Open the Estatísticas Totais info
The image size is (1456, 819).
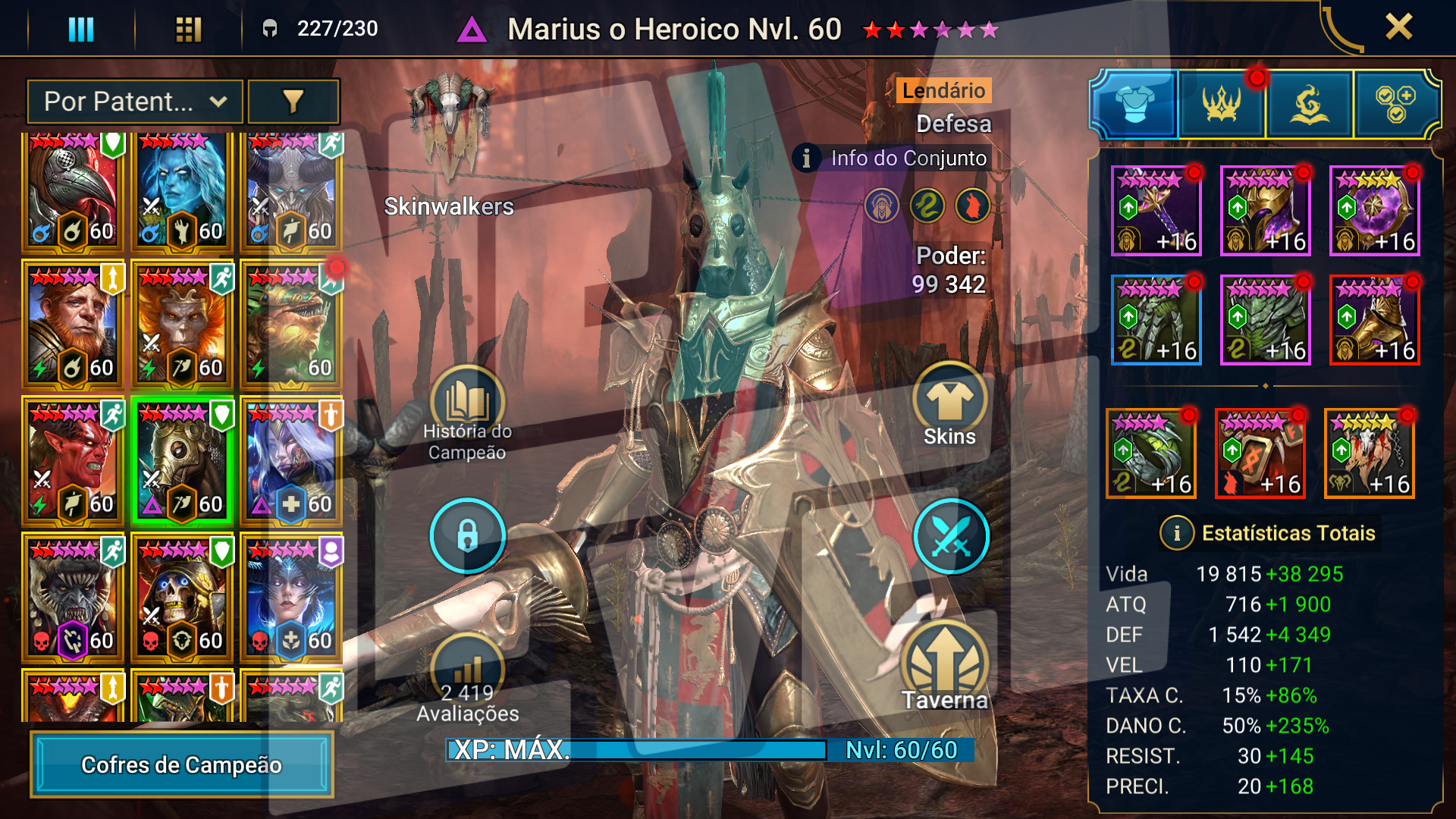(x=1176, y=533)
